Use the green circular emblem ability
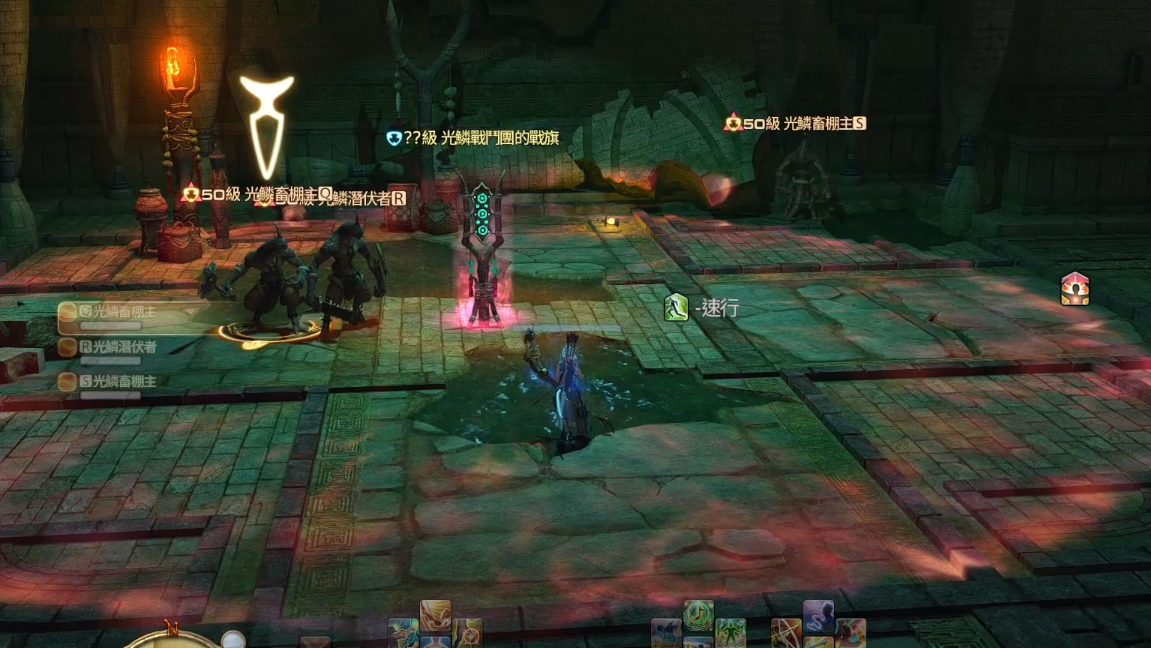This screenshot has height=648, width=1151. click(698, 614)
